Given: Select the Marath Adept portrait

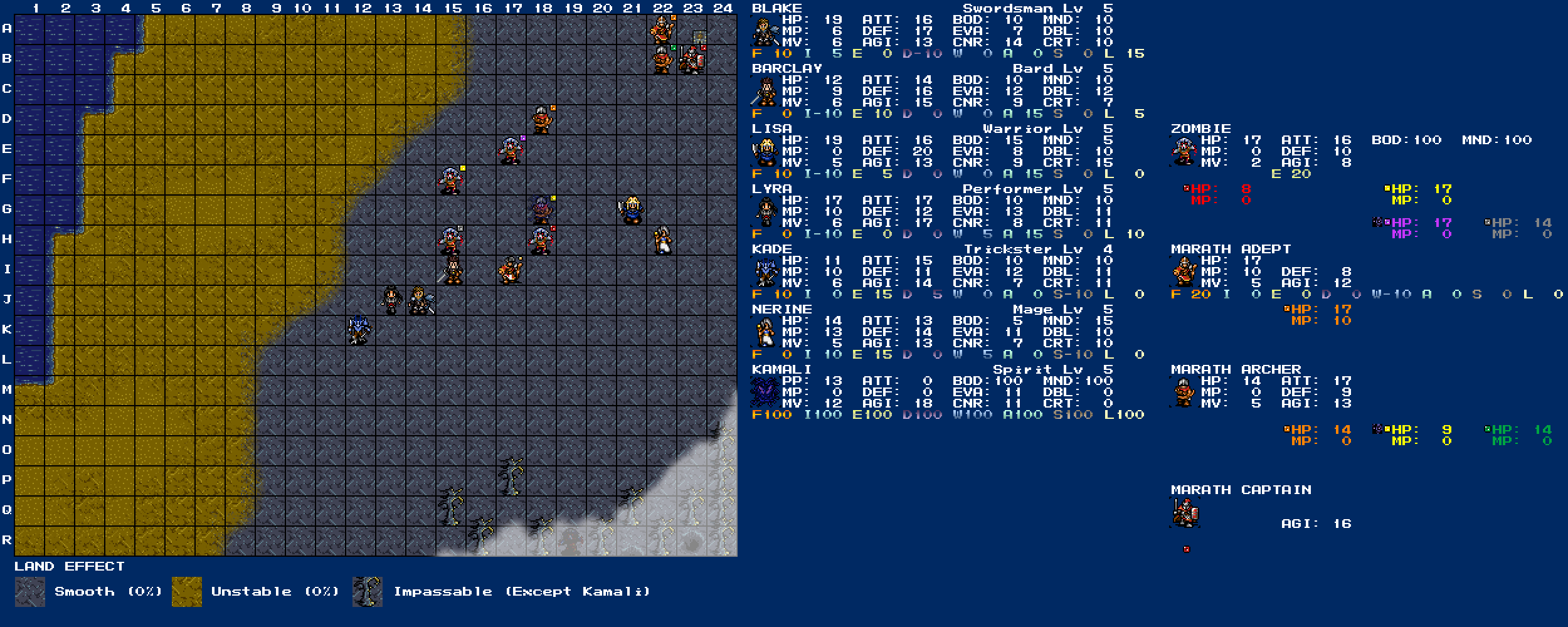Looking at the screenshot, I should coord(1184,272).
